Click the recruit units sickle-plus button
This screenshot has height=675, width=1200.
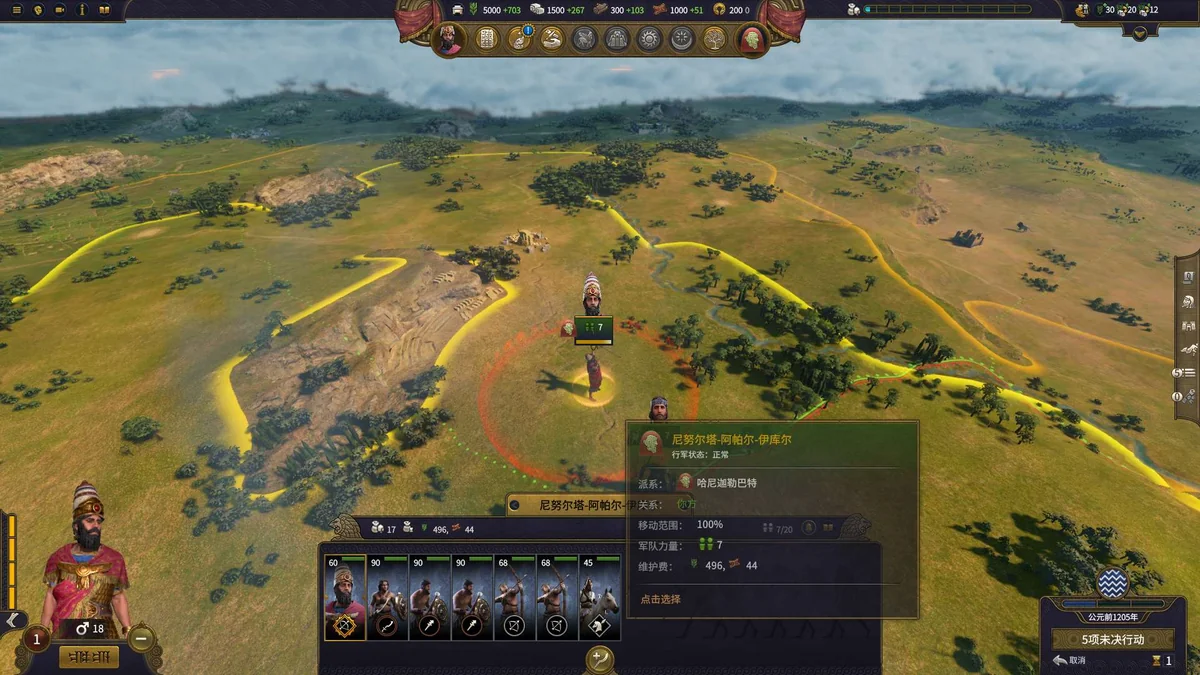(600, 659)
